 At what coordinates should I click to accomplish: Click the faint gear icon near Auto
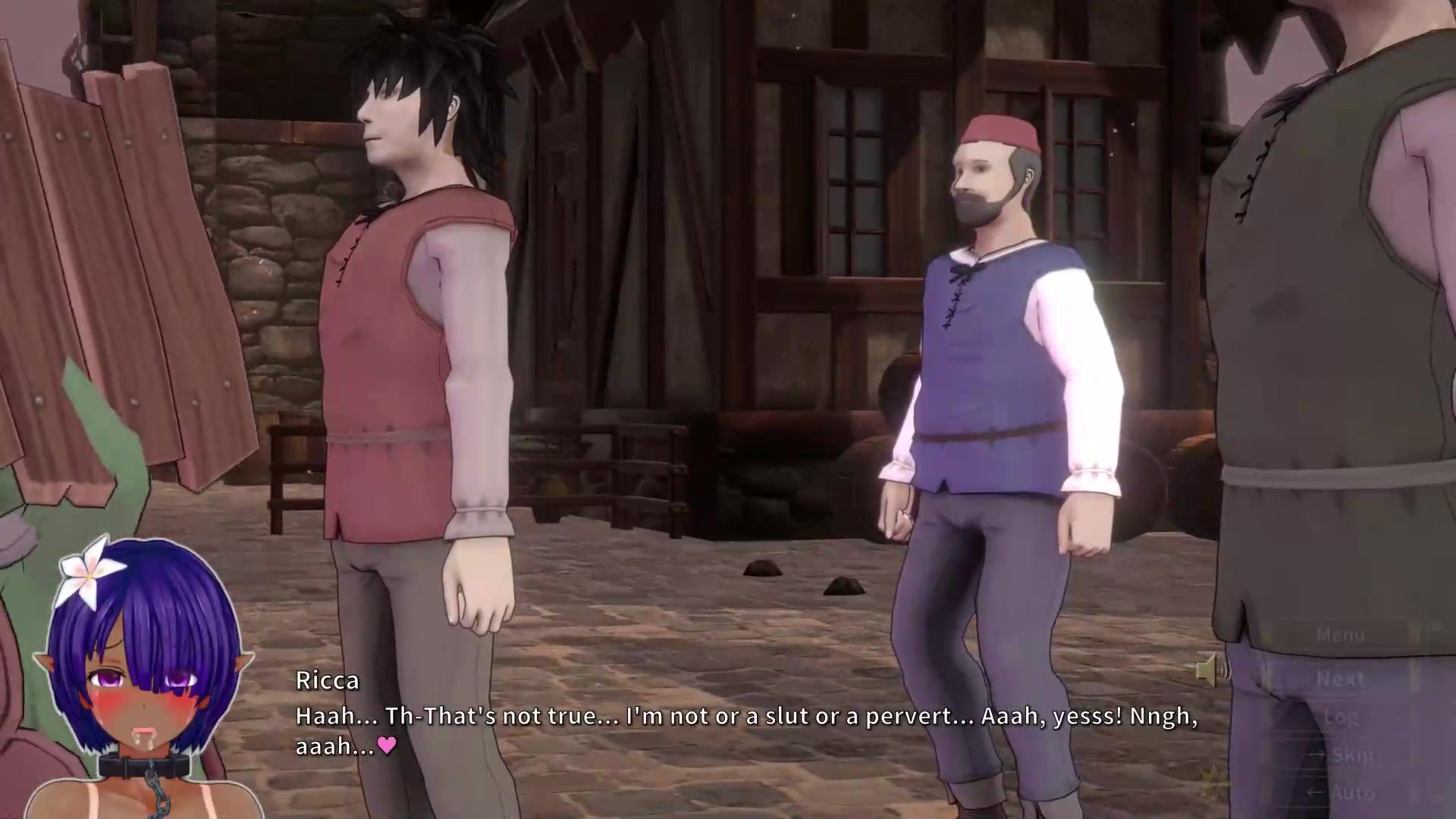pos(1214,779)
